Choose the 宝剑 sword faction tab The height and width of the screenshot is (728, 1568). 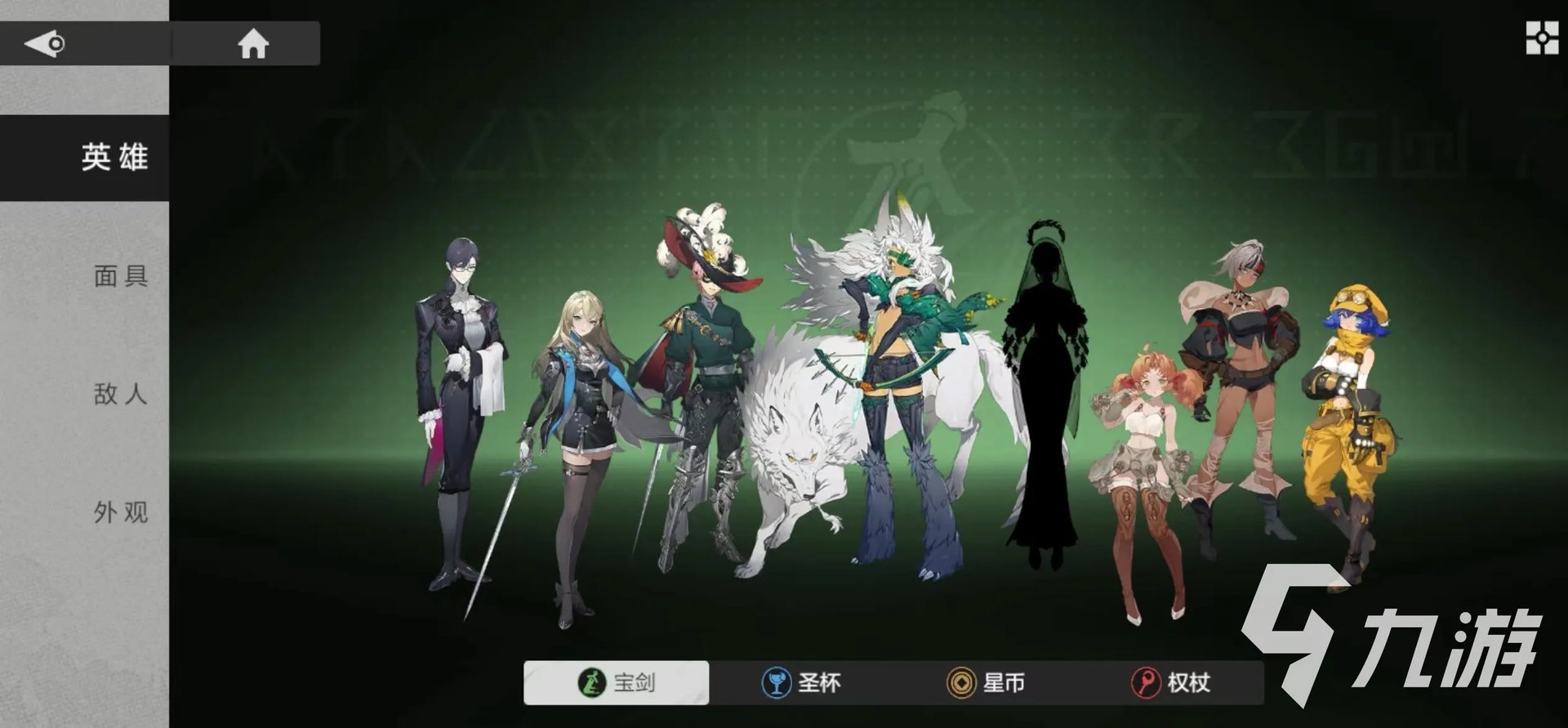point(617,682)
